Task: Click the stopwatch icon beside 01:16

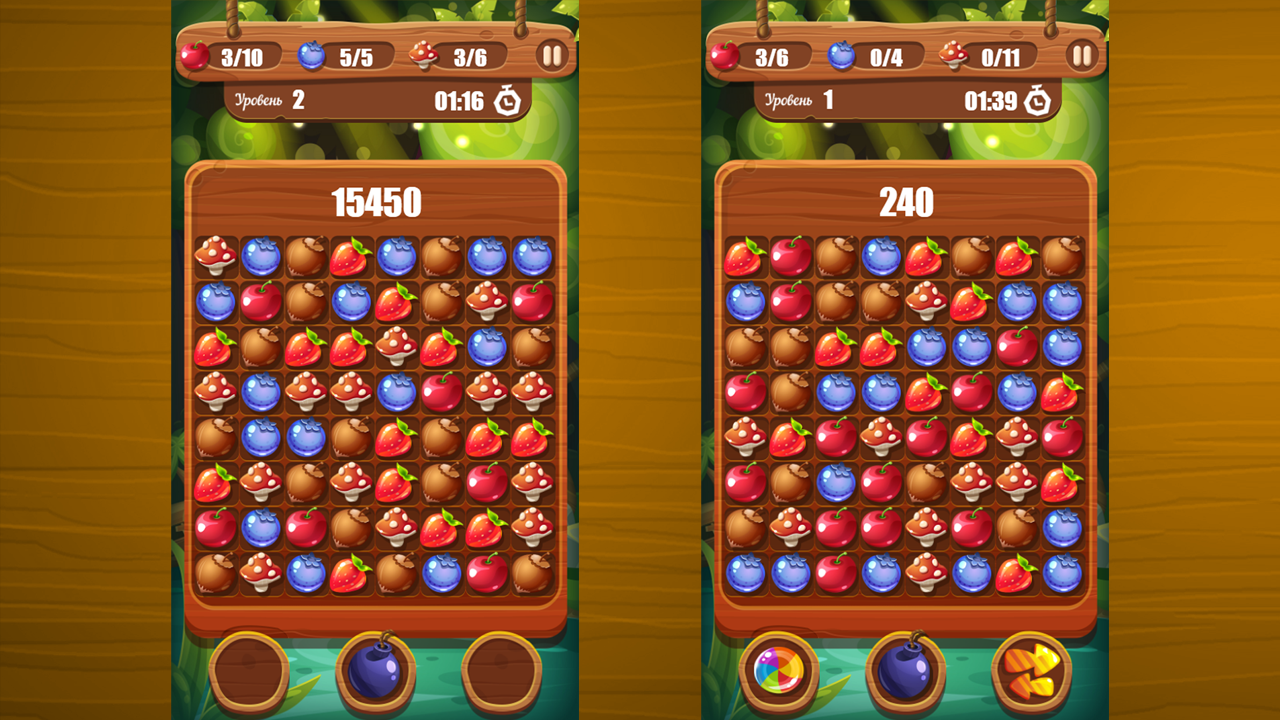Action: 507,99
